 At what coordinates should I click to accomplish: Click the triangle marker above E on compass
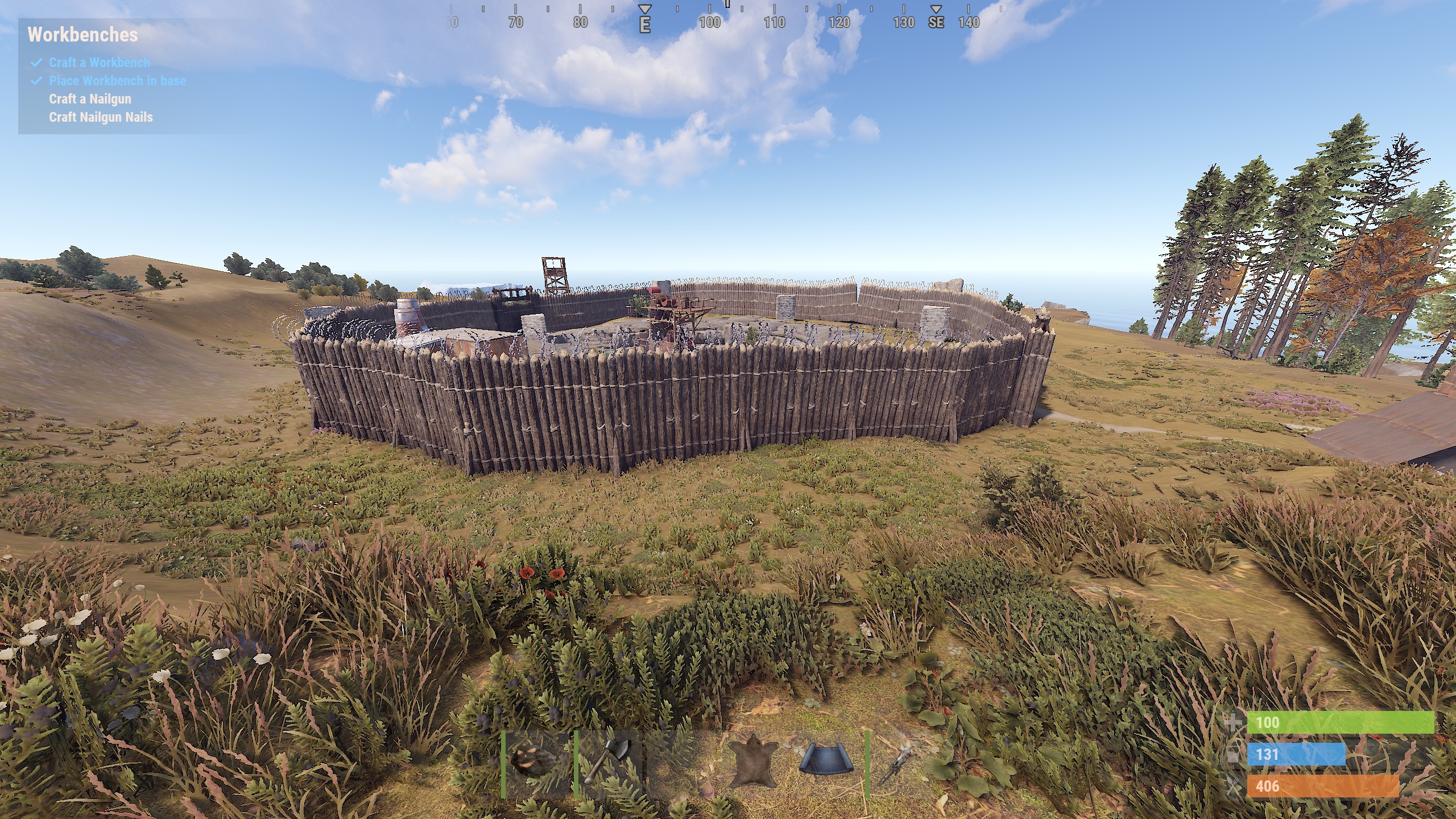tap(646, 9)
